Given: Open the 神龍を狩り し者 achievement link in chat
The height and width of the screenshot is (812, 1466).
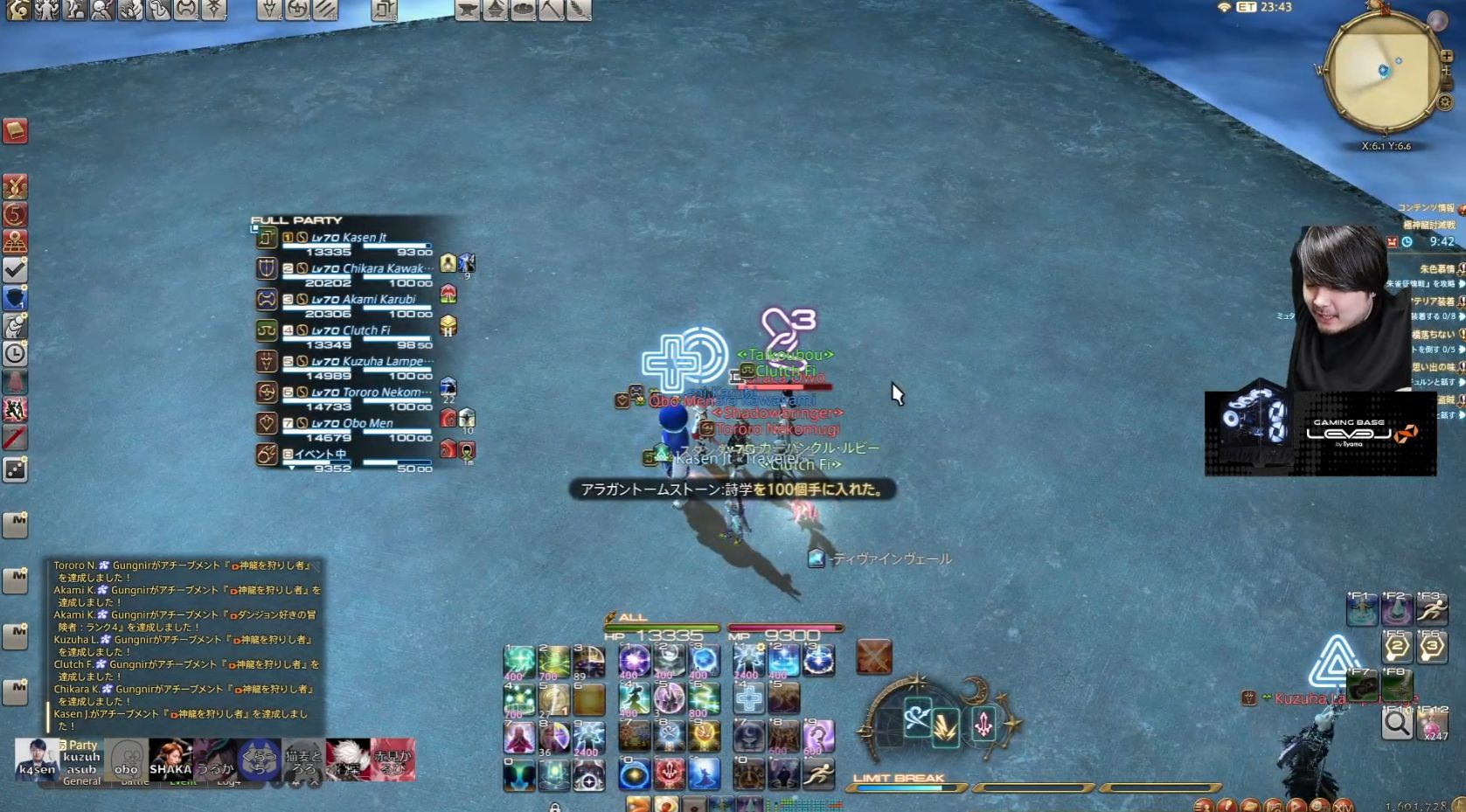Looking at the screenshot, I should click(254, 566).
